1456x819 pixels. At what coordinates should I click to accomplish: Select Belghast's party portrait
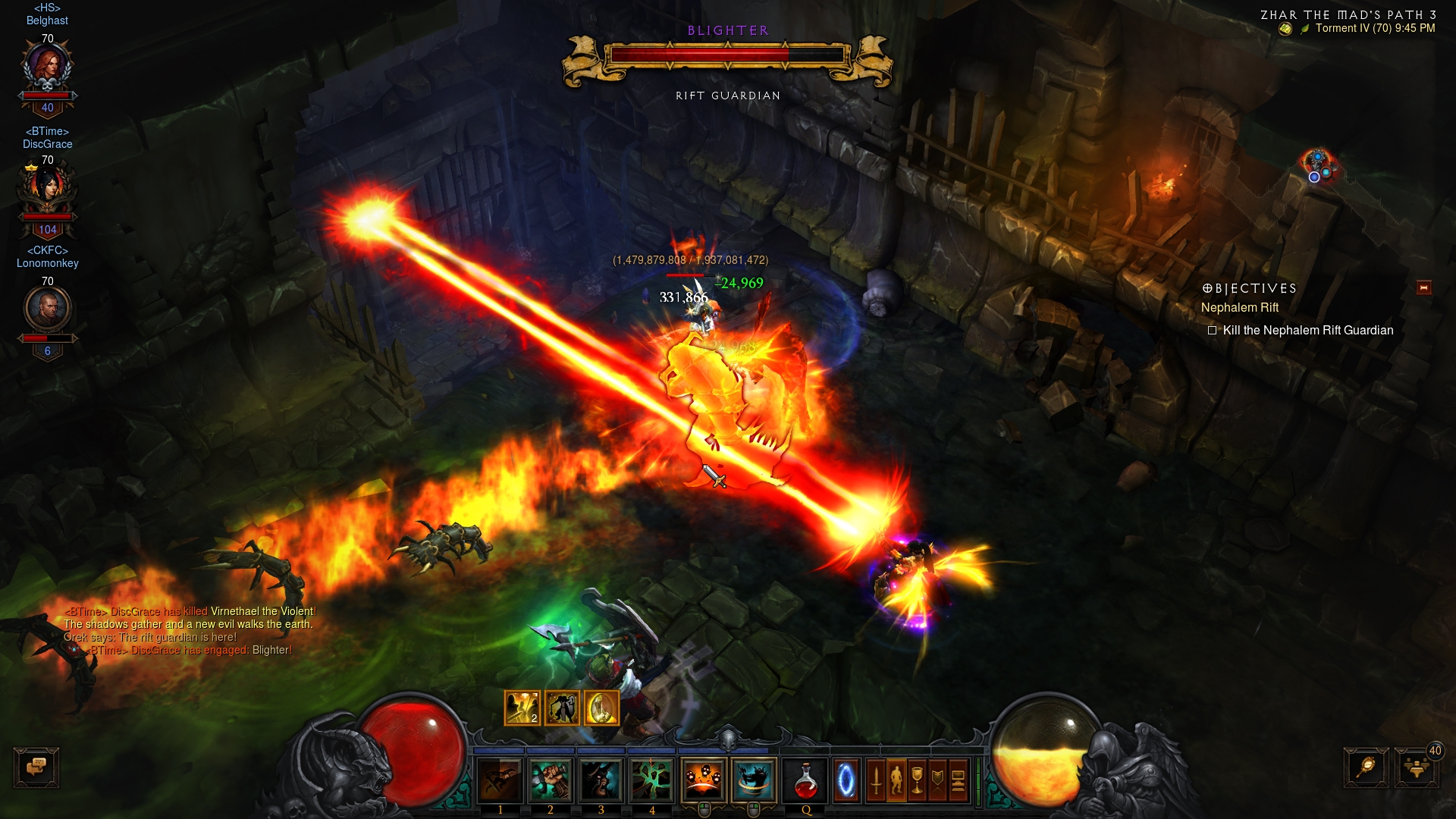[48, 68]
